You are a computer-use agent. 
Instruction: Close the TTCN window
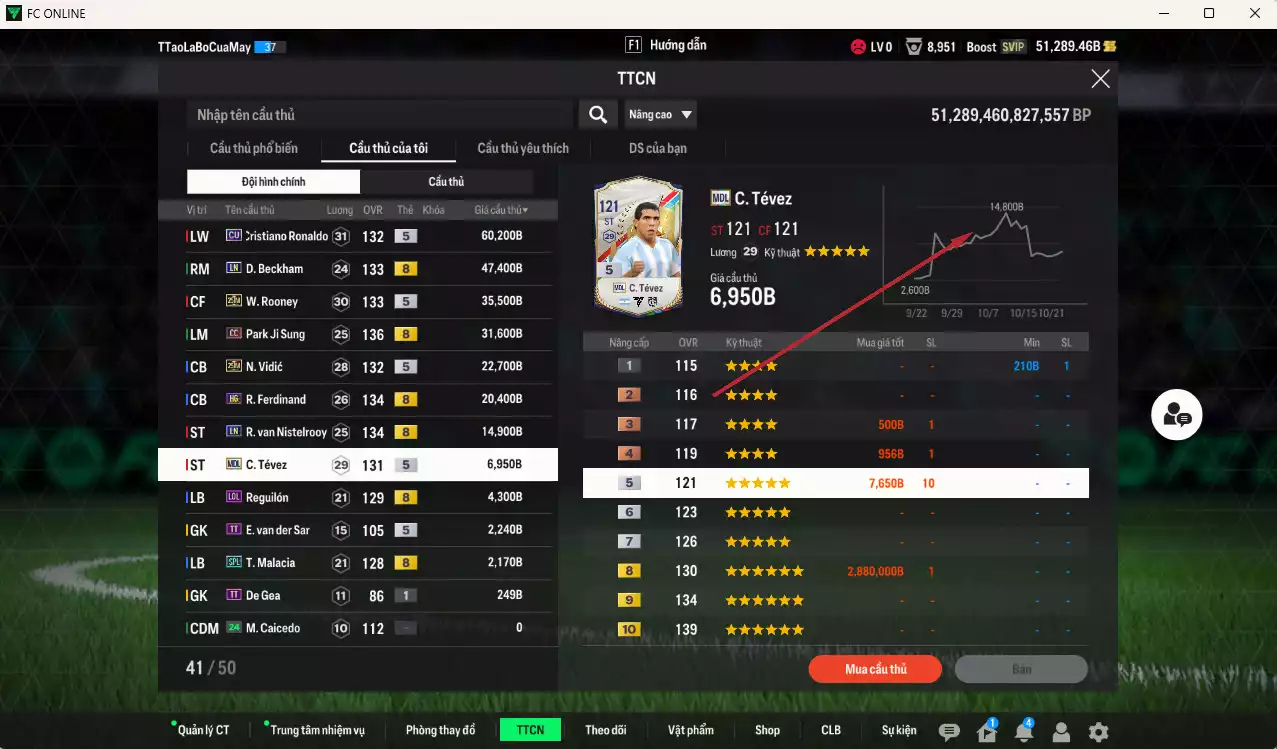coord(1100,79)
